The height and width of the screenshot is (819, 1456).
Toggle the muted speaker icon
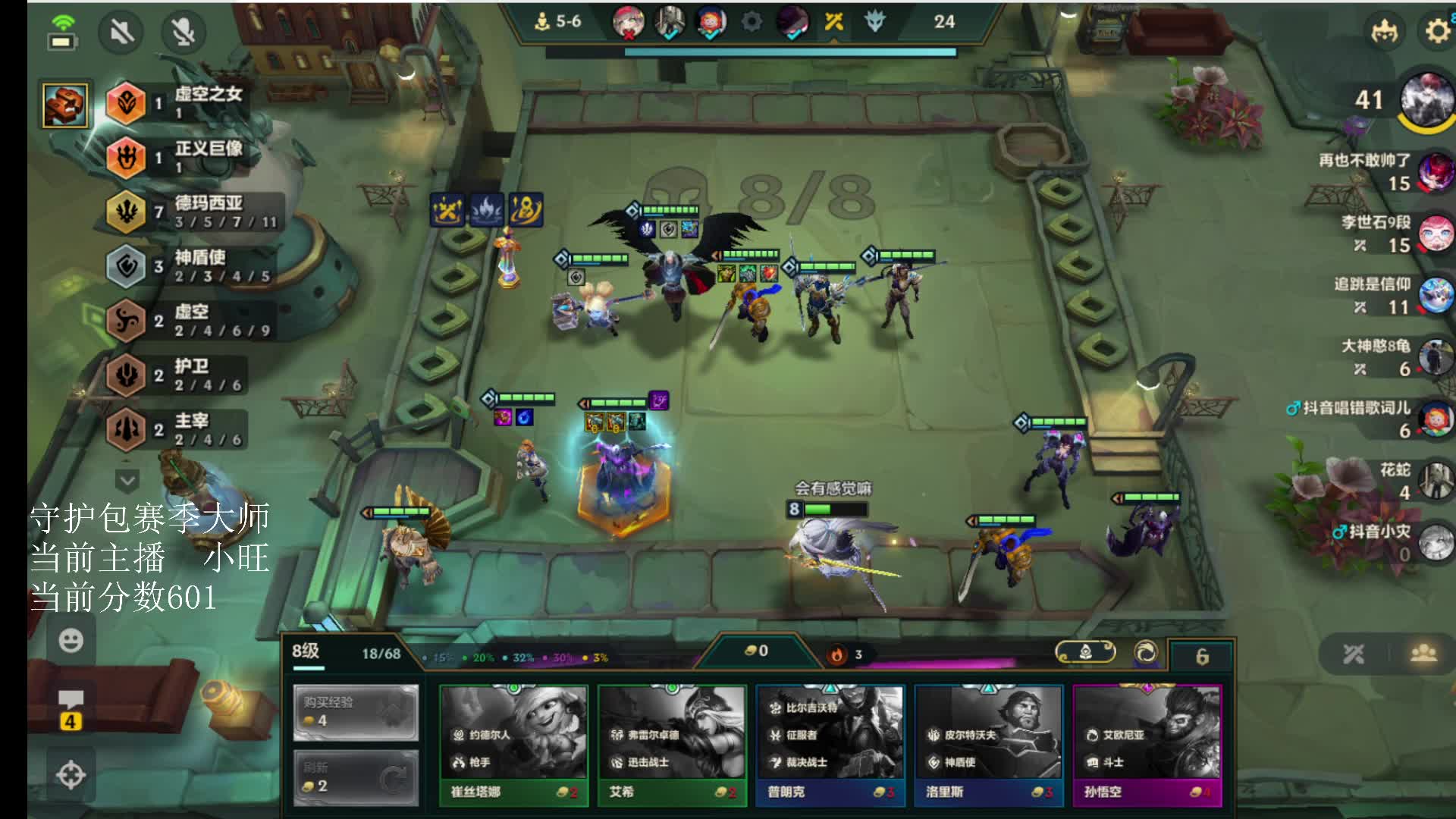coord(121,32)
